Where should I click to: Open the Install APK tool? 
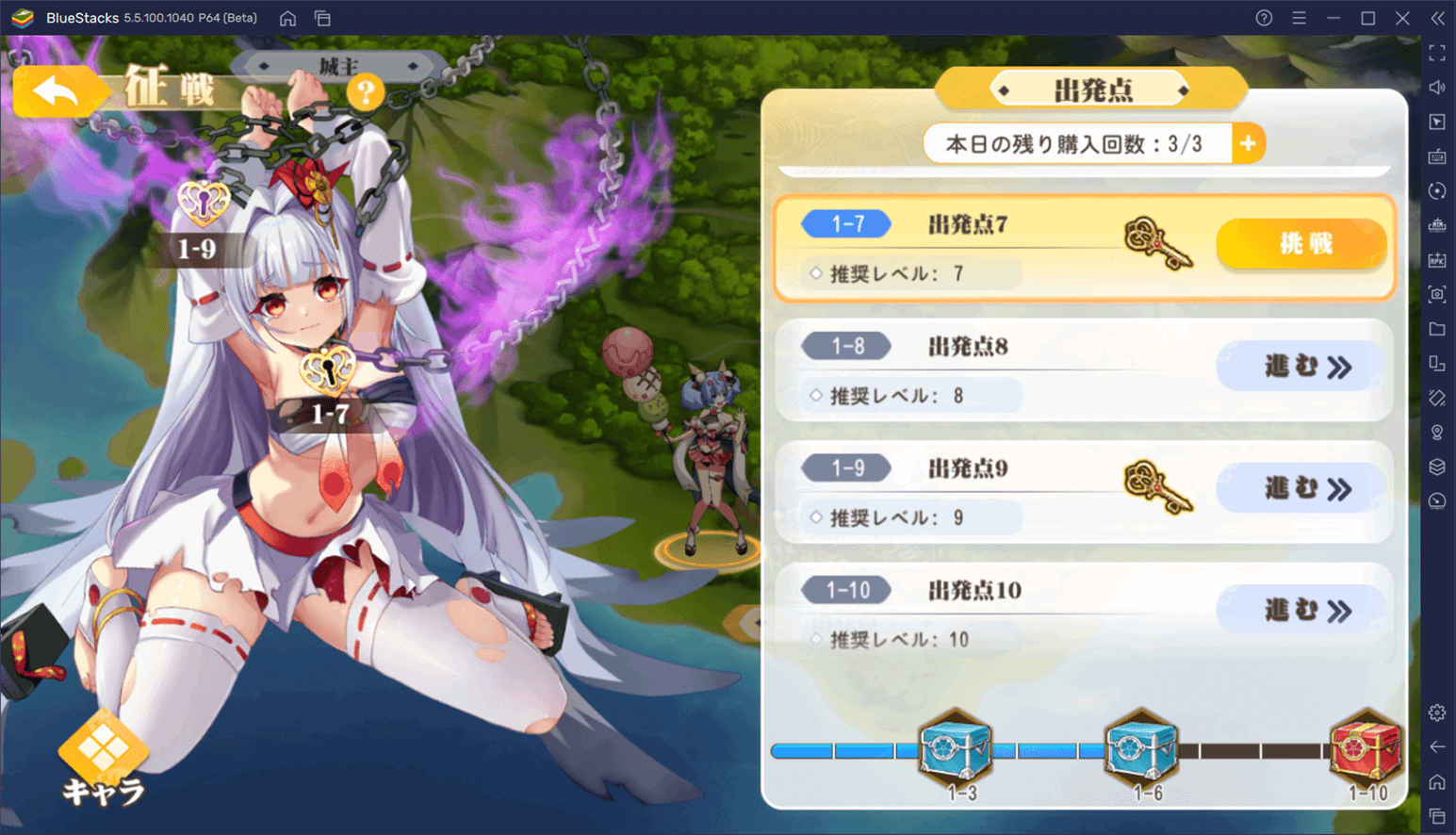point(1438,259)
